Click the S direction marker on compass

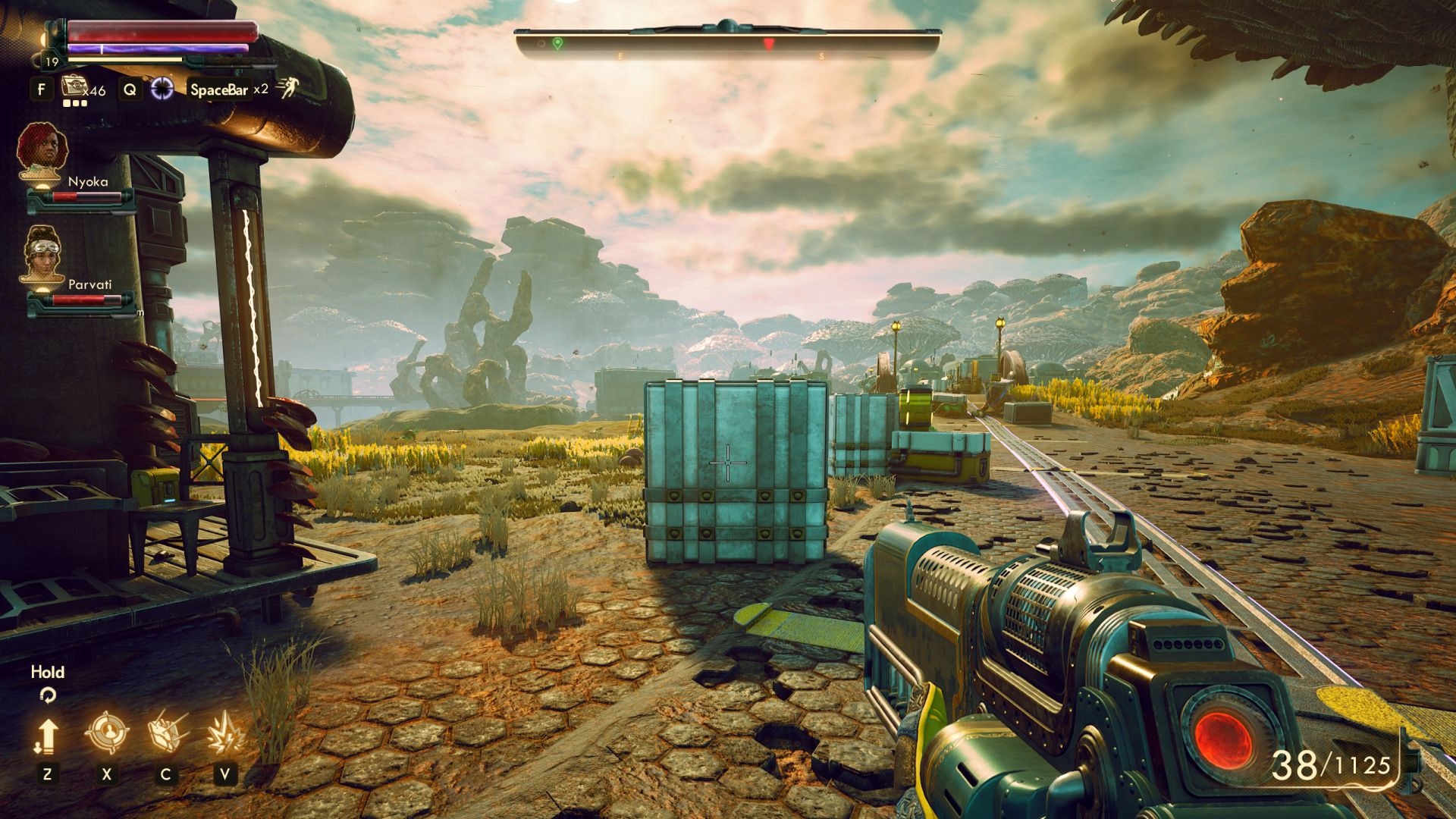822,55
